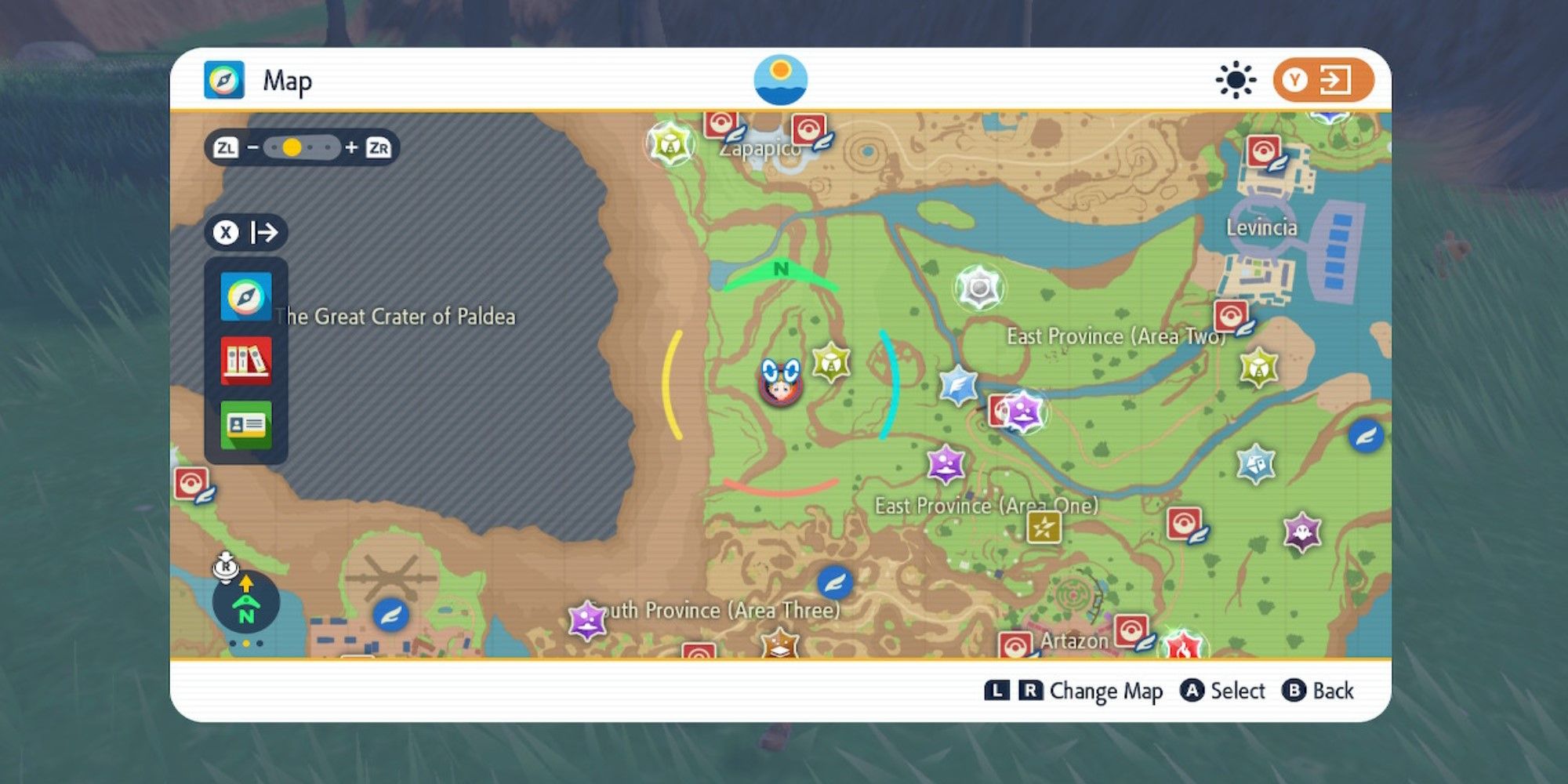Click the time-of-day sun icon near Y button
Viewport: 1568px width, 784px height.
[1234, 78]
